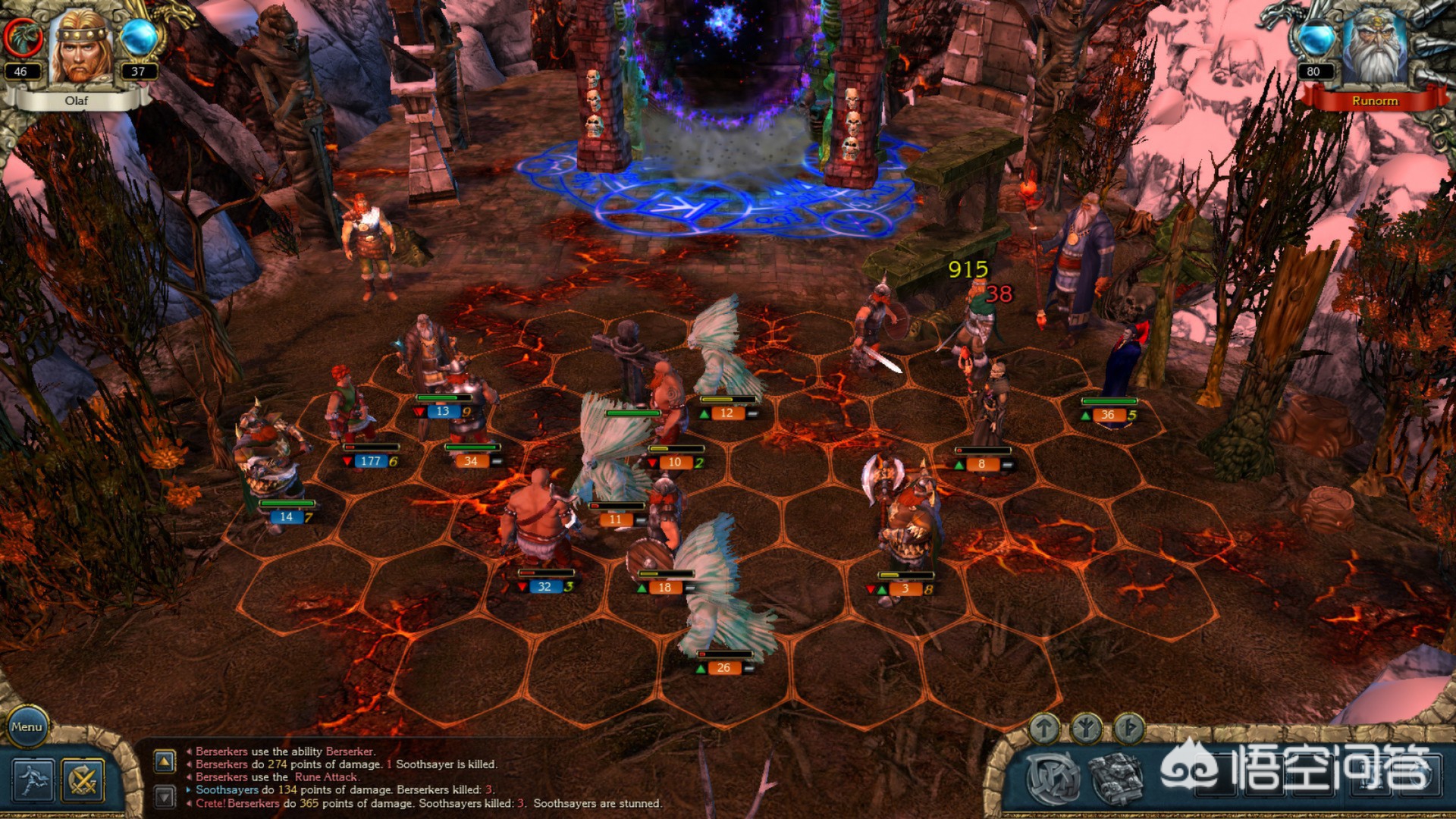The height and width of the screenshot is (819, 1456).
Task: Activate the forked Algiz rune stone
Action: (1086, 729)
